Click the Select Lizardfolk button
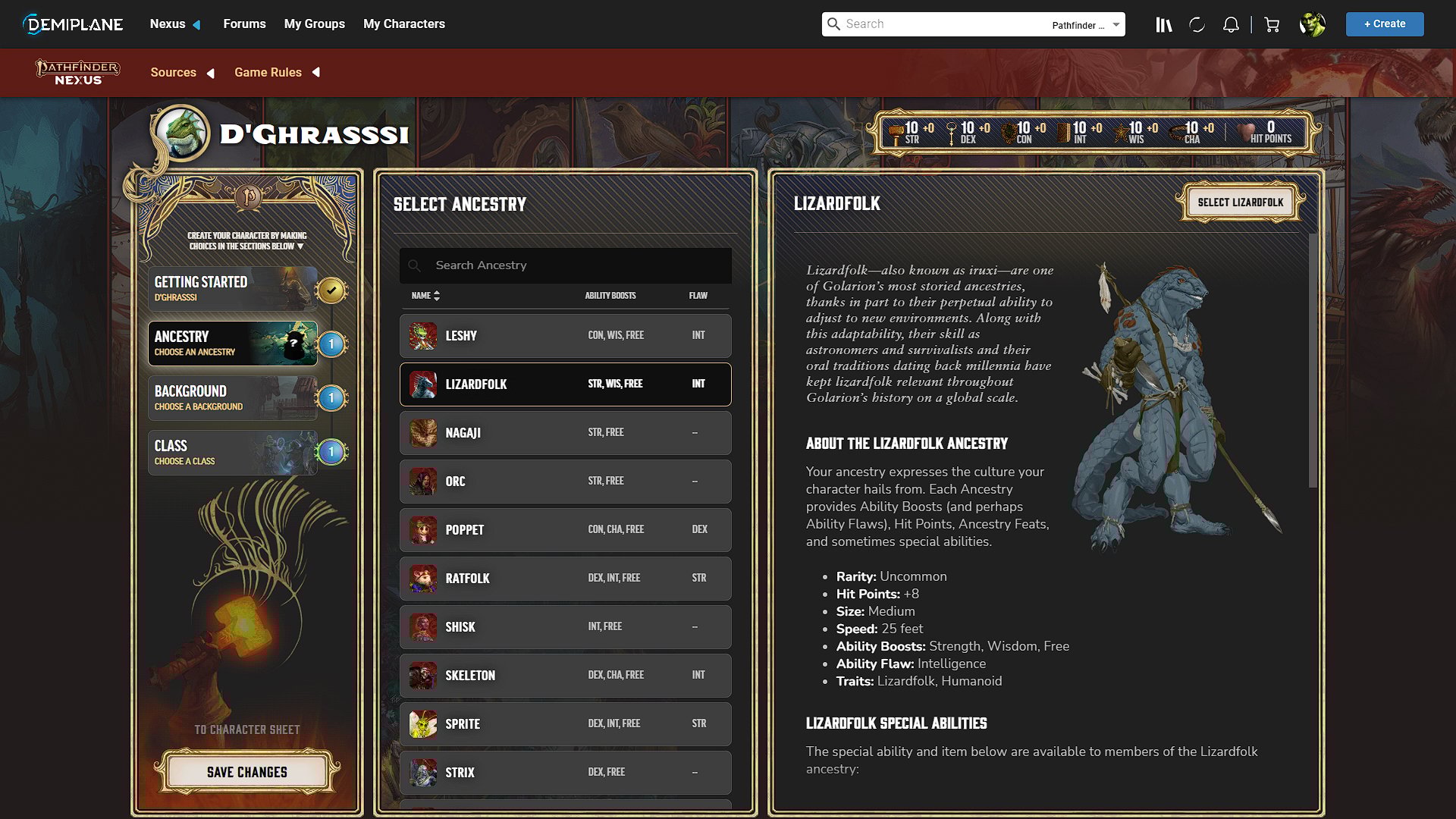1456x819 pixels. coord(1241,202)
